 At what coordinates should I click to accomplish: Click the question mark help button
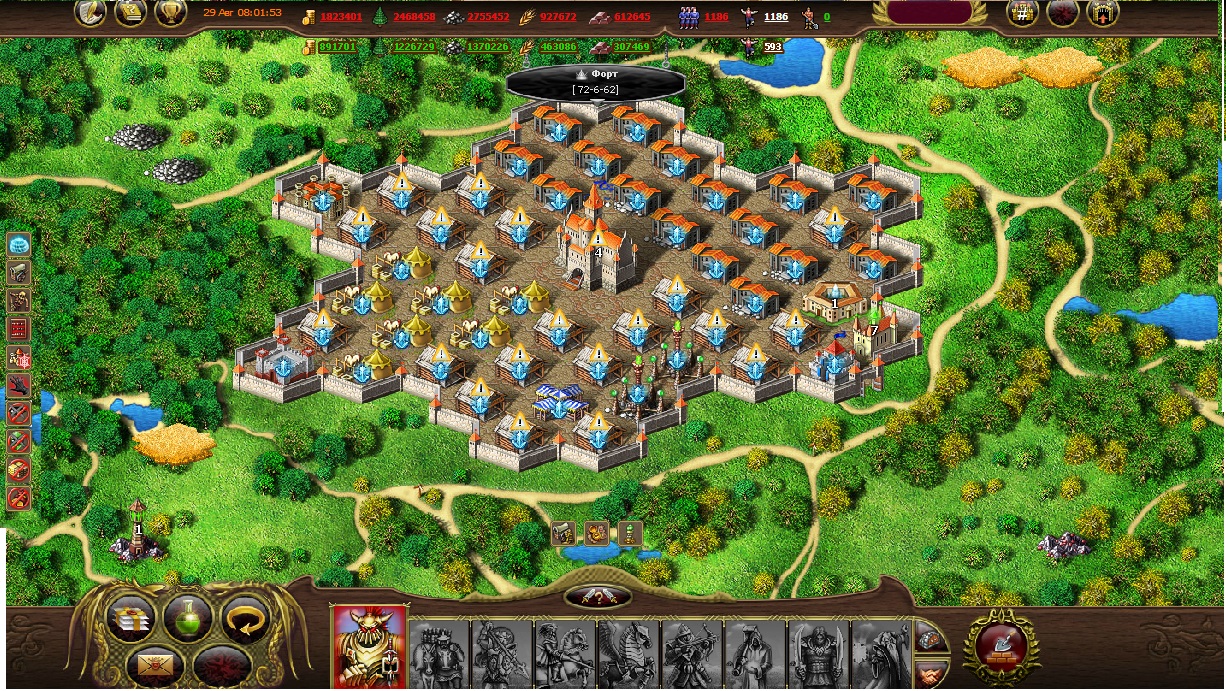click(x=598, y=597)
